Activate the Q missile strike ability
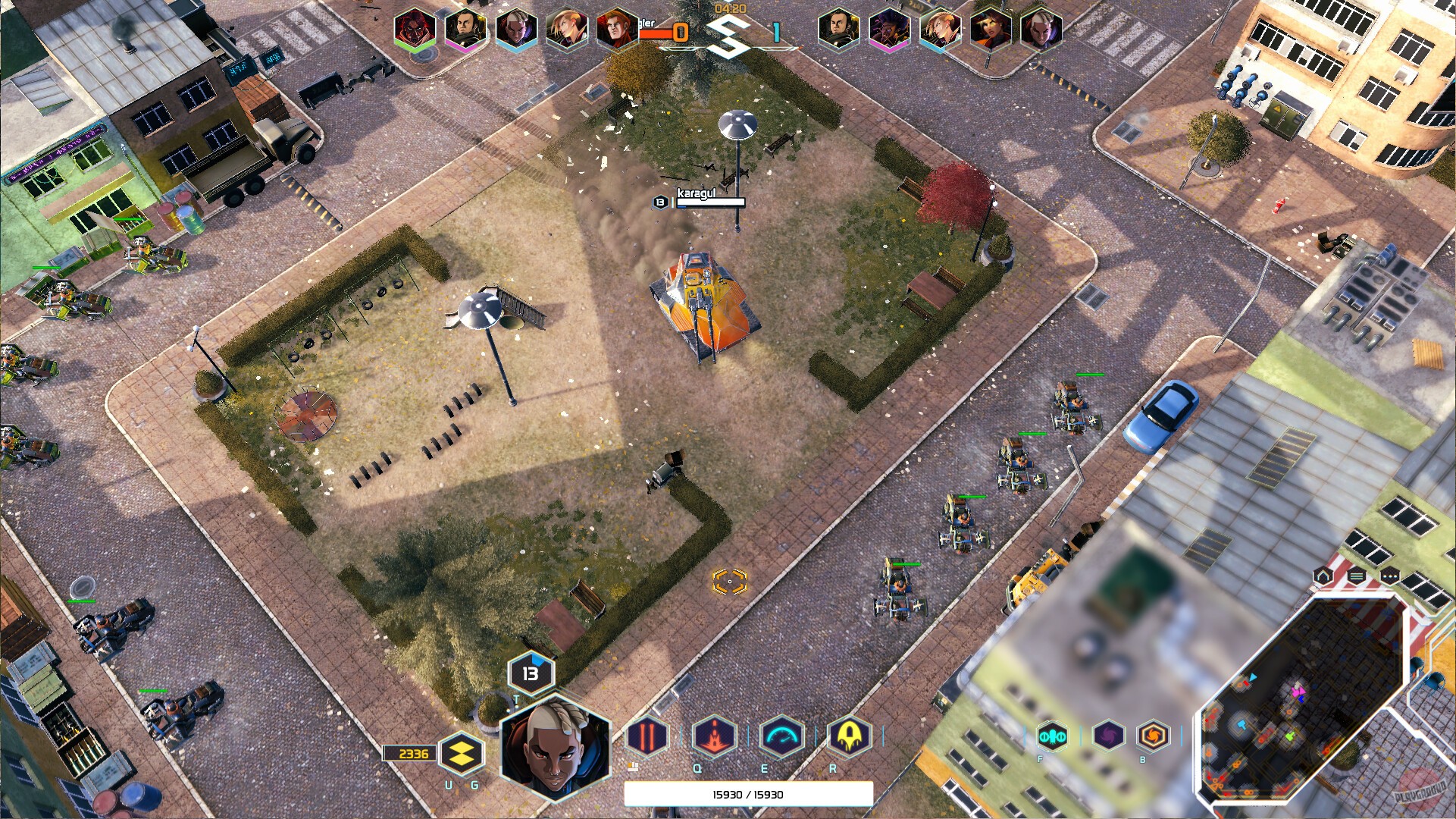1456x819 pixels. pos(713,734)
